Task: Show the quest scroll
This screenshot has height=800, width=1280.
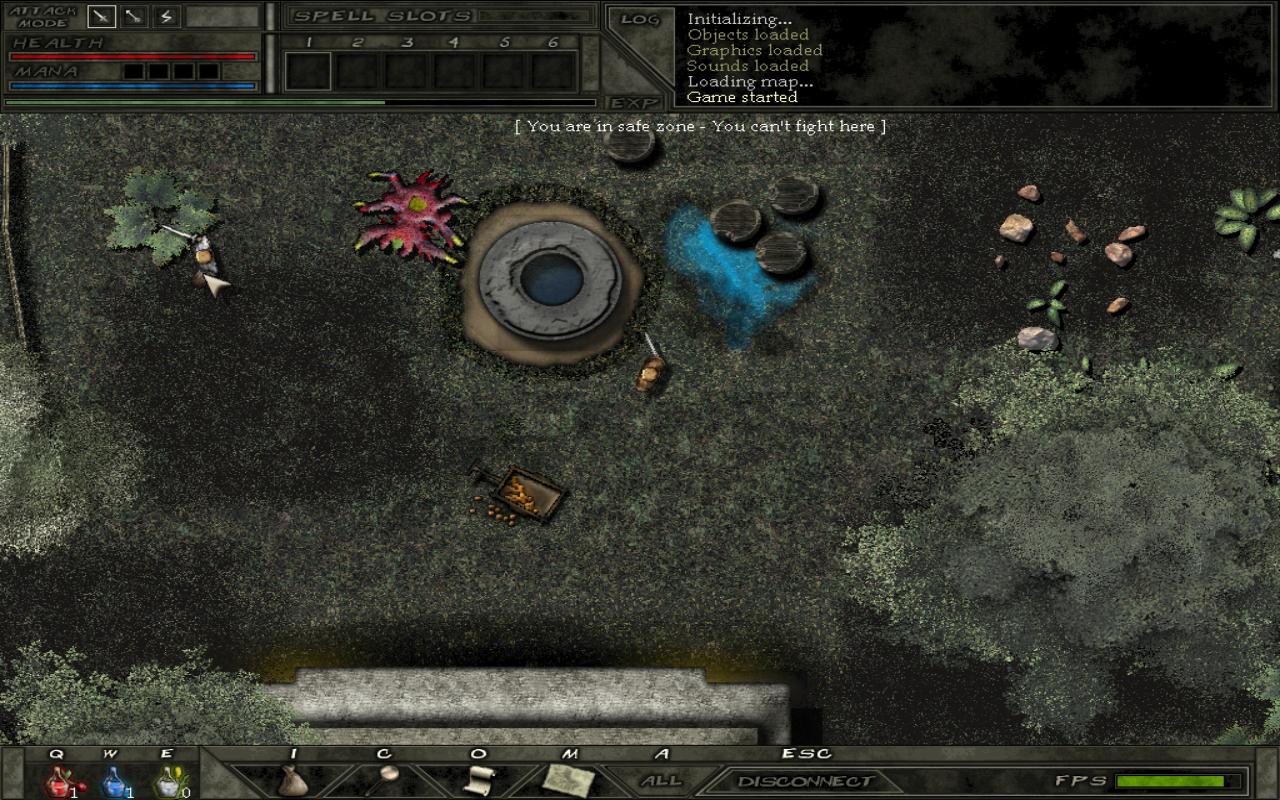Action: pyautogui.click(x=479, y=779)
